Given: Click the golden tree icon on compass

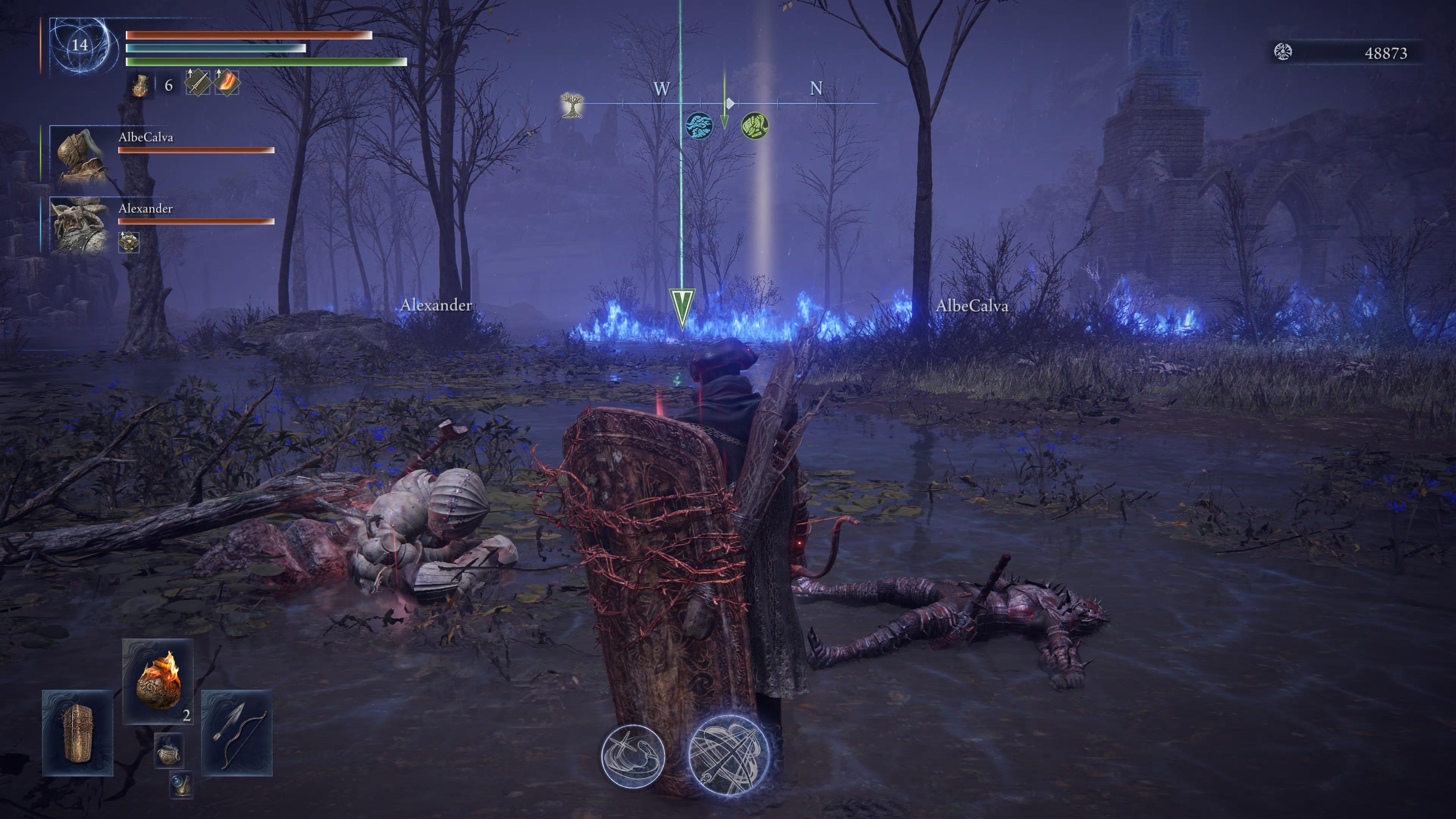Looking at the screenshot, I should 572,105.
